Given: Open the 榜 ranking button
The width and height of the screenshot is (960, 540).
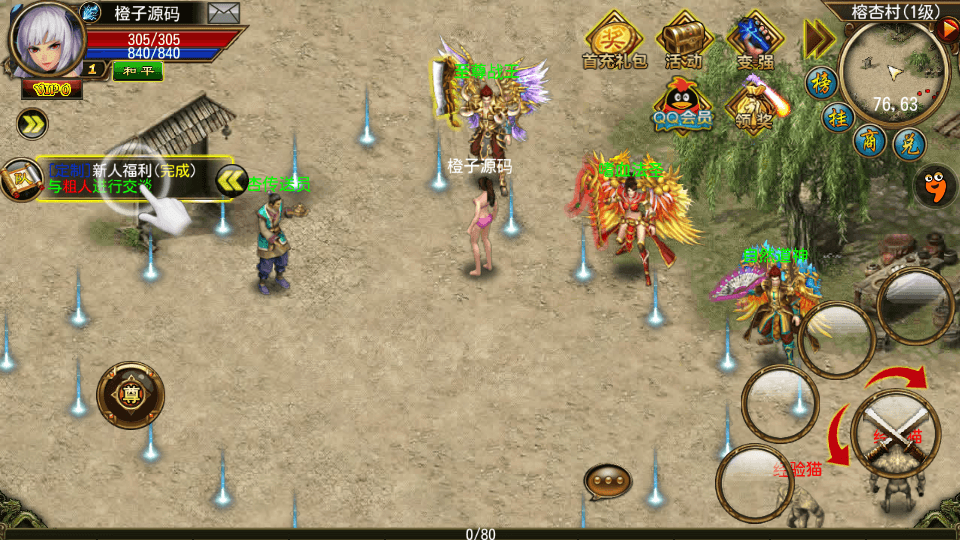Looking at the screenshot, I should click(822, 82).
